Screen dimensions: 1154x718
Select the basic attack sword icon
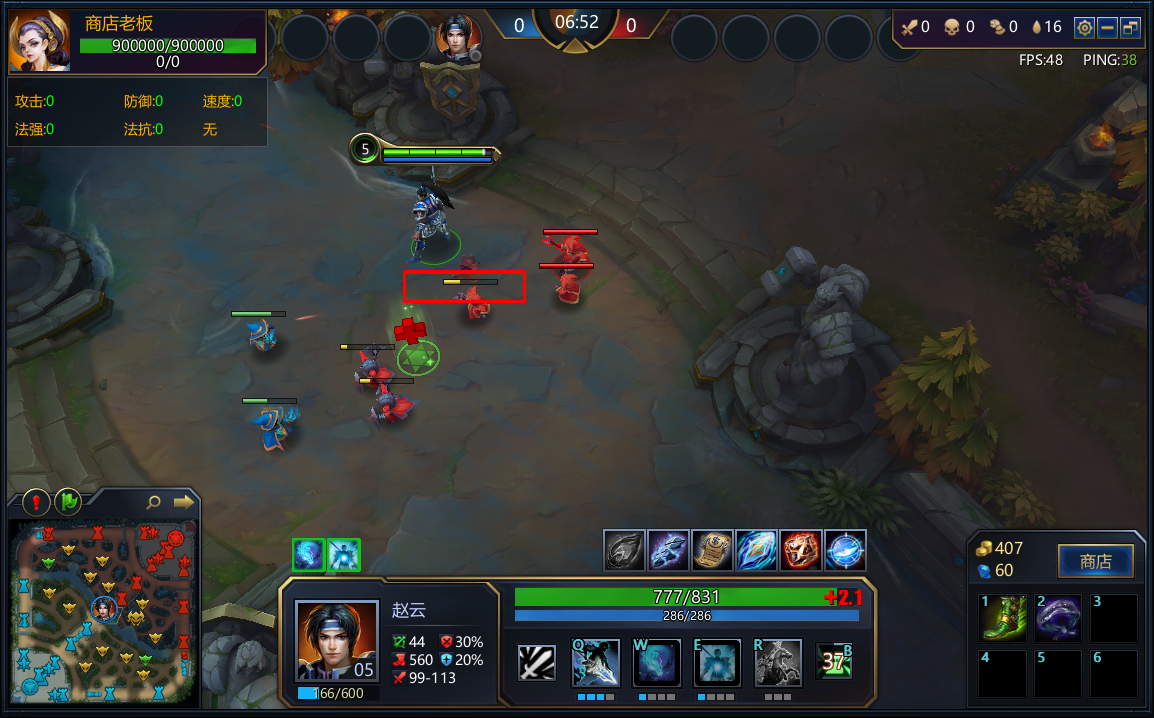pos(537,663)
